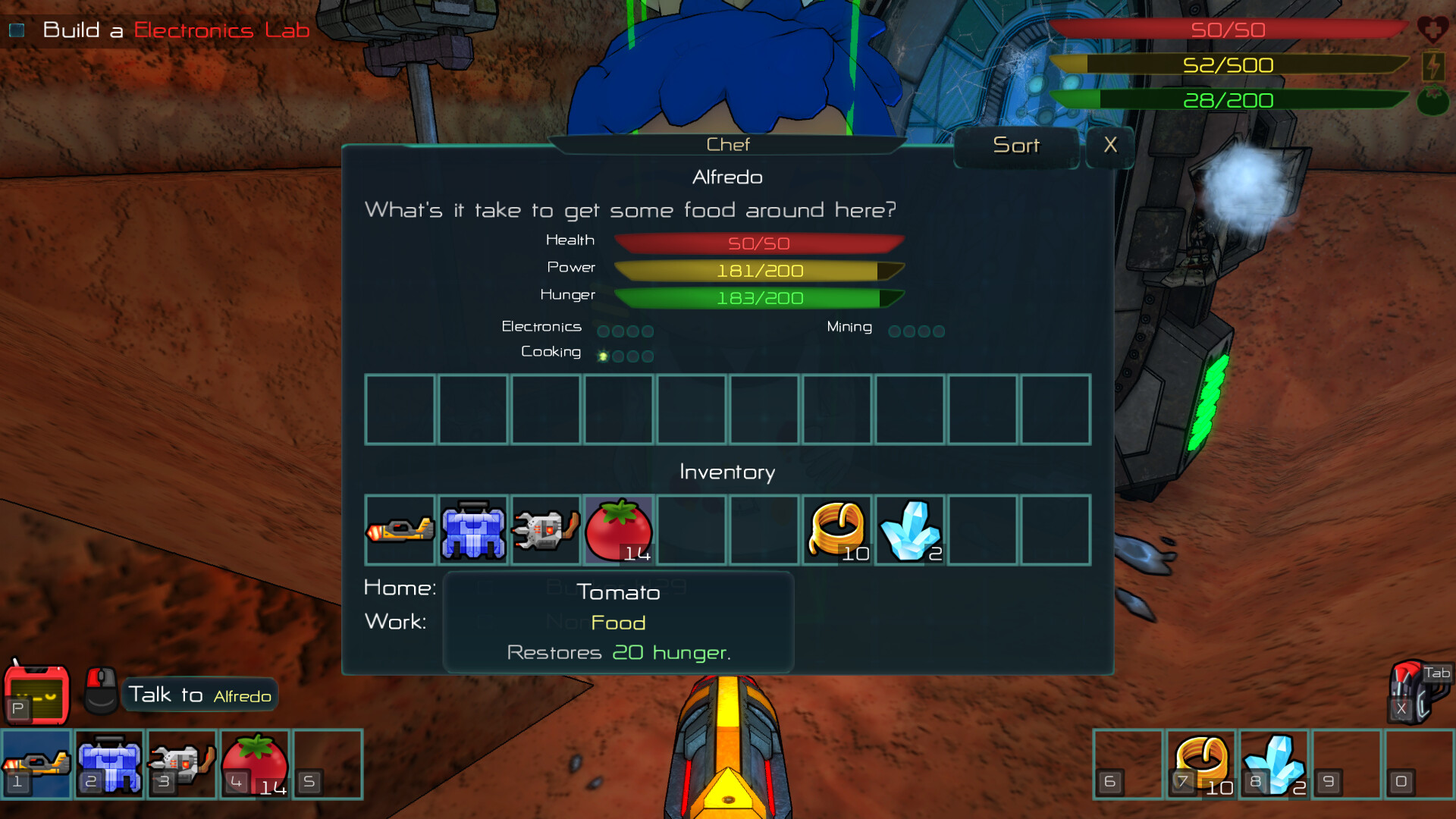Select the tomato stack in hotbar slot 4
This screenshot has height=819, width=1456.
(x=255, y=764)
